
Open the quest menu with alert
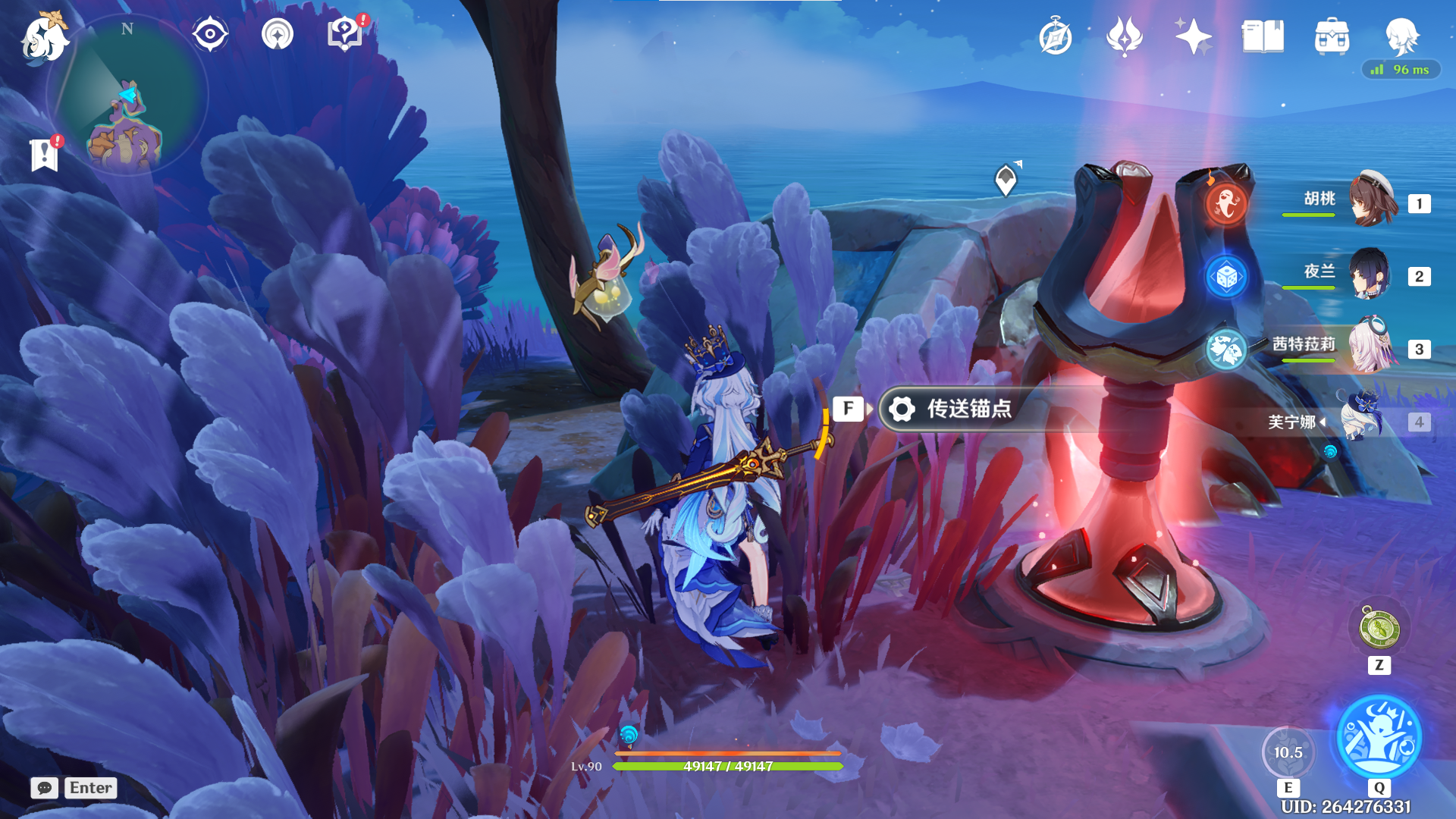[x=345, y=34]
